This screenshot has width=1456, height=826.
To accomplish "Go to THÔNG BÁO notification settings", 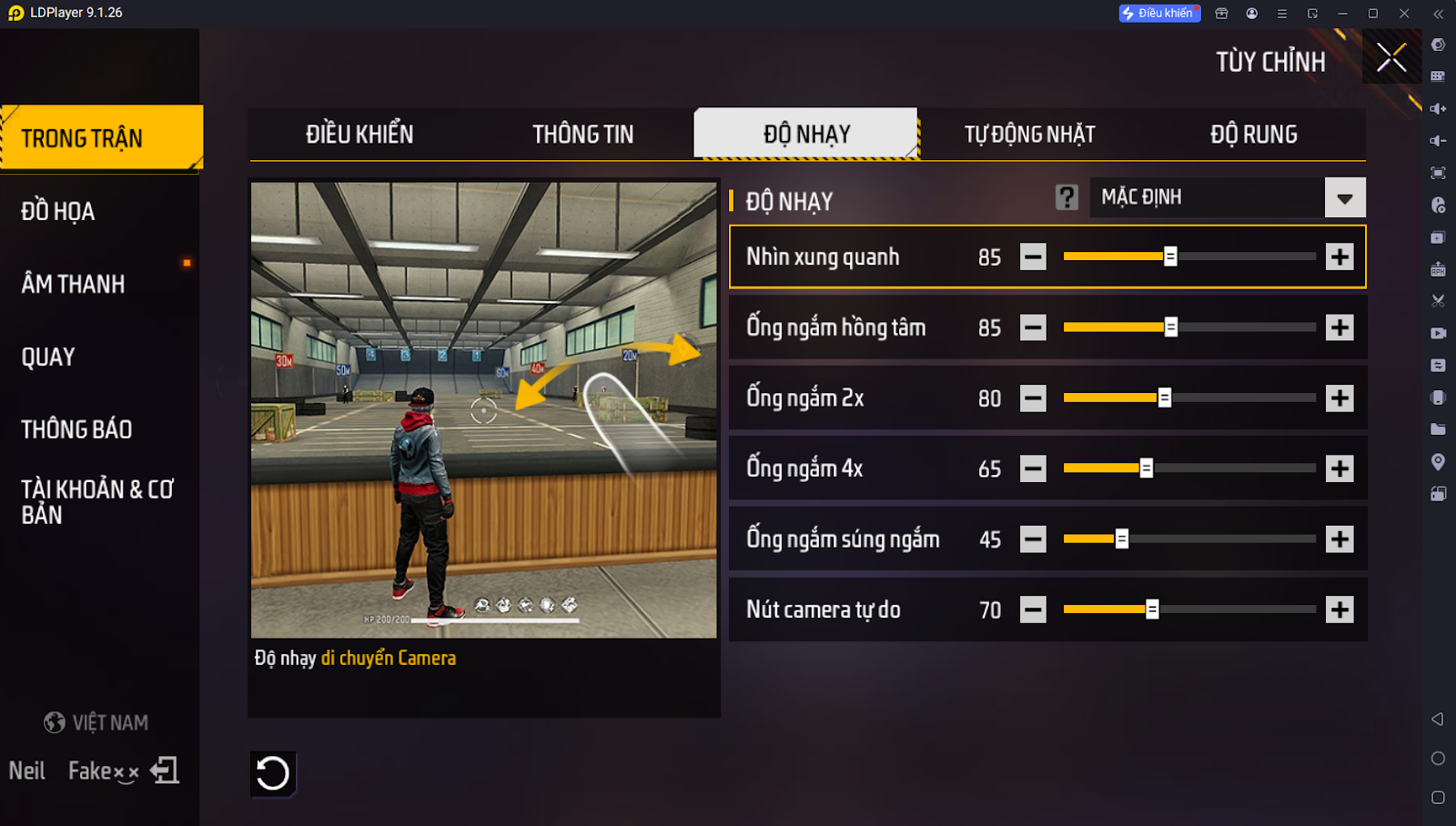I will pos(76,429).
